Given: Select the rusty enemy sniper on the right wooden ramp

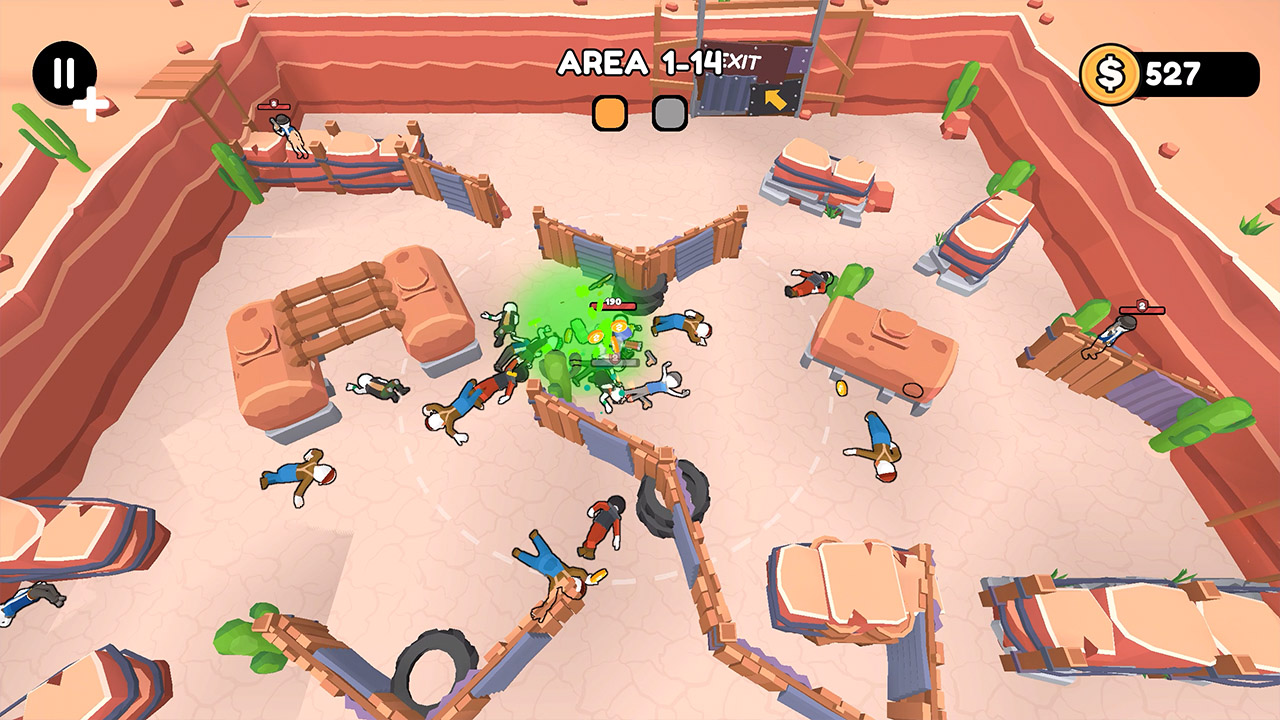Looking at the screenshot, I should [1110, 335].
